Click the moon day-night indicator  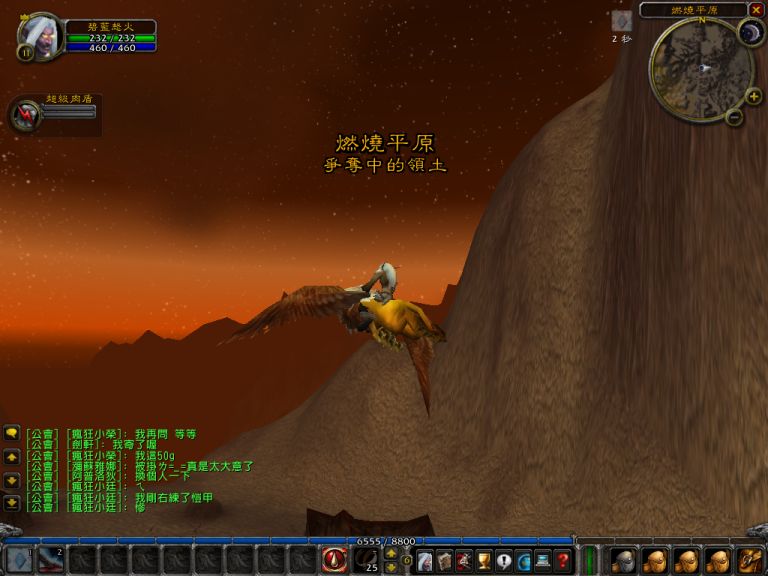coord(750,34)
